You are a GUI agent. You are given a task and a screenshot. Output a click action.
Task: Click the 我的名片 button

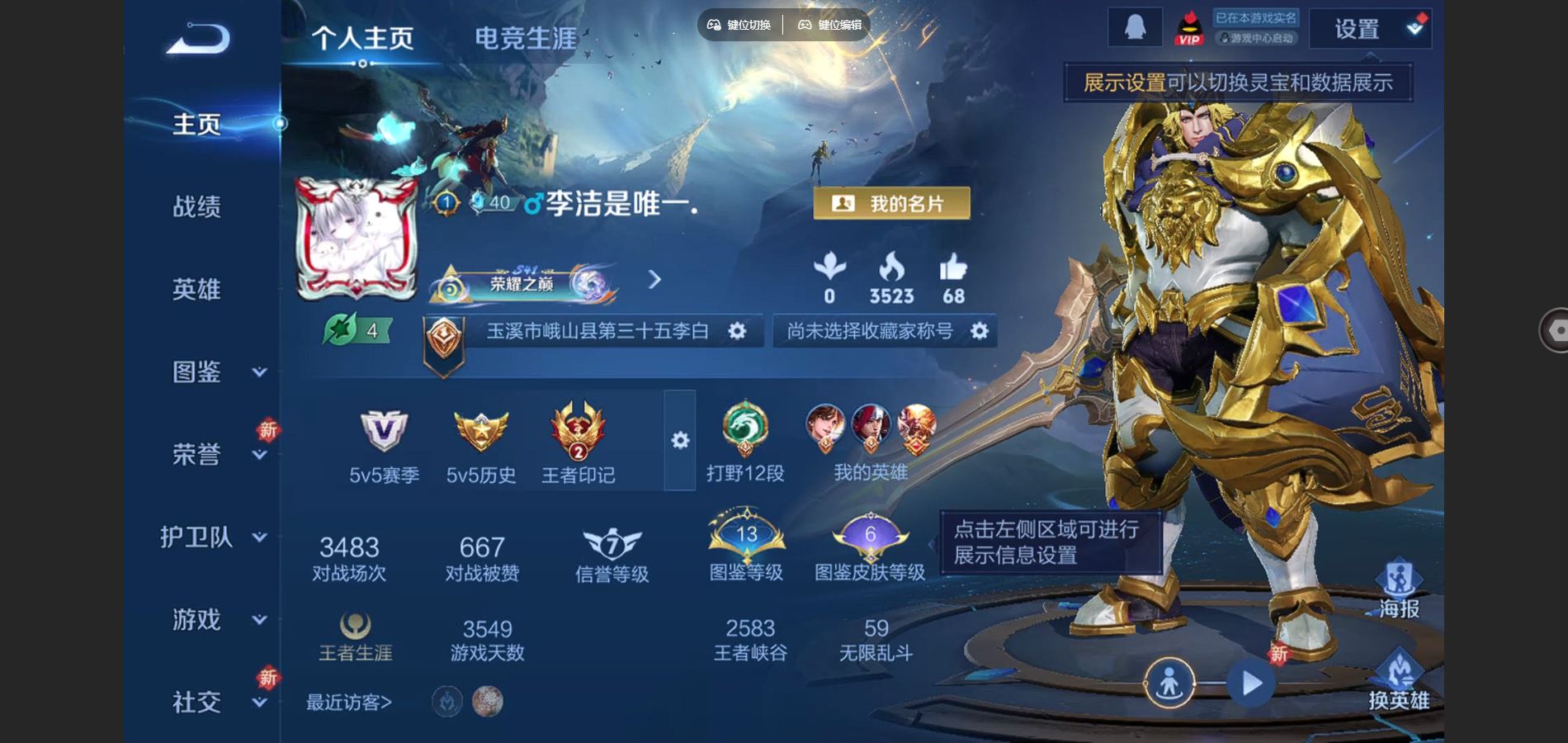[891, 204]
